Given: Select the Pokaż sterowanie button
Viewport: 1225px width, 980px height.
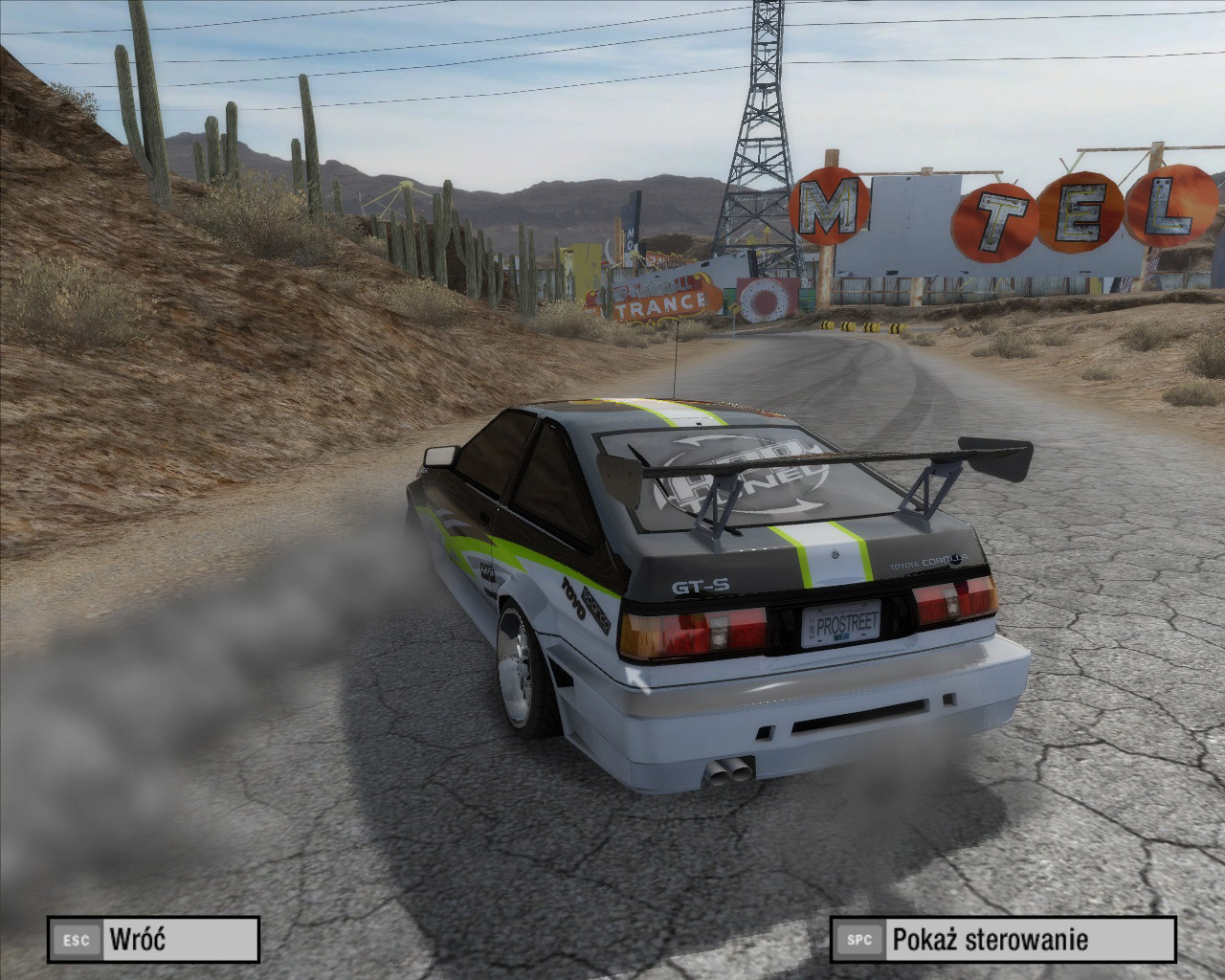Looking at the screenshot, I should click(x=1002, y=939).
